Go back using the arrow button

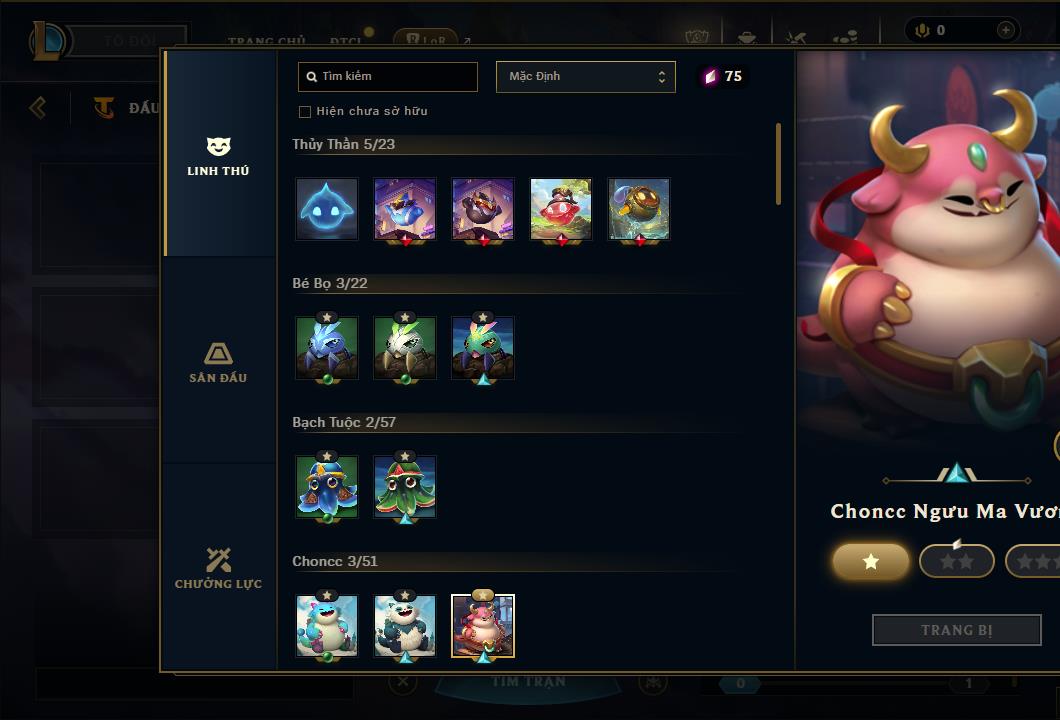point(38,107)
